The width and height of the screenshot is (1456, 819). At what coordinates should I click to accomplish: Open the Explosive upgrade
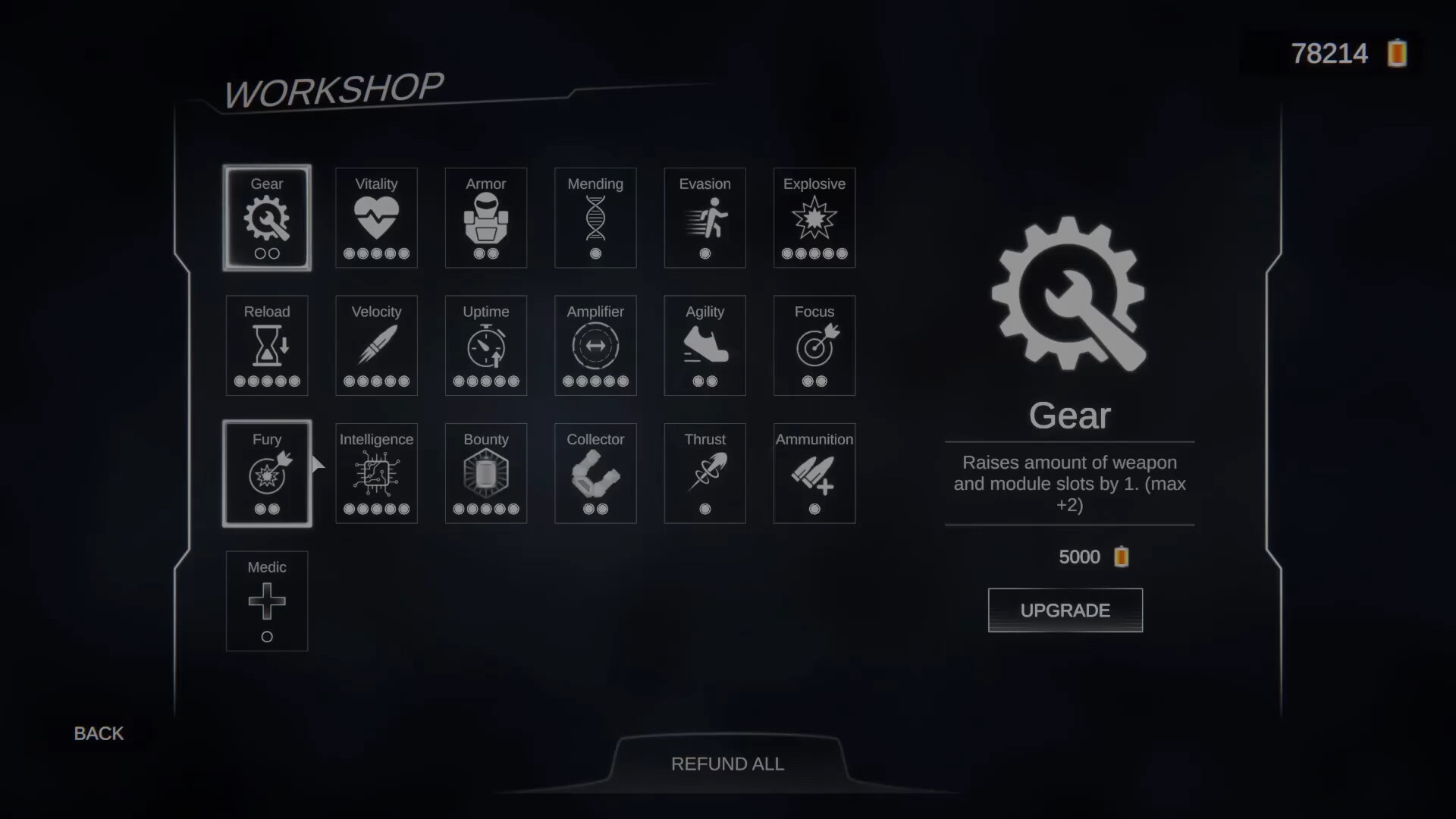(814, 218)
